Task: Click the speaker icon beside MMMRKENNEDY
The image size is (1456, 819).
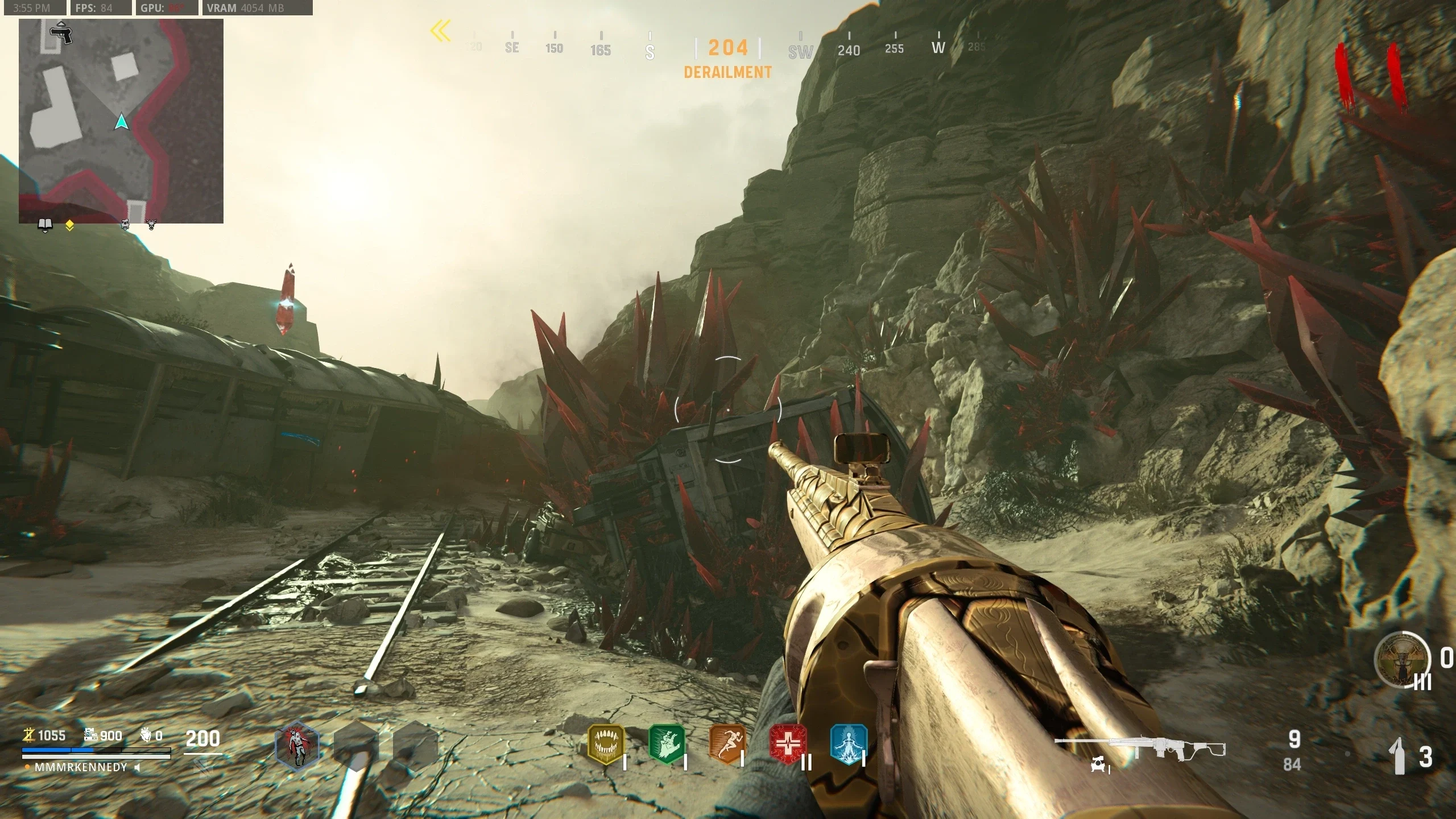Action: pyautogui.click(x=137, y=768)
